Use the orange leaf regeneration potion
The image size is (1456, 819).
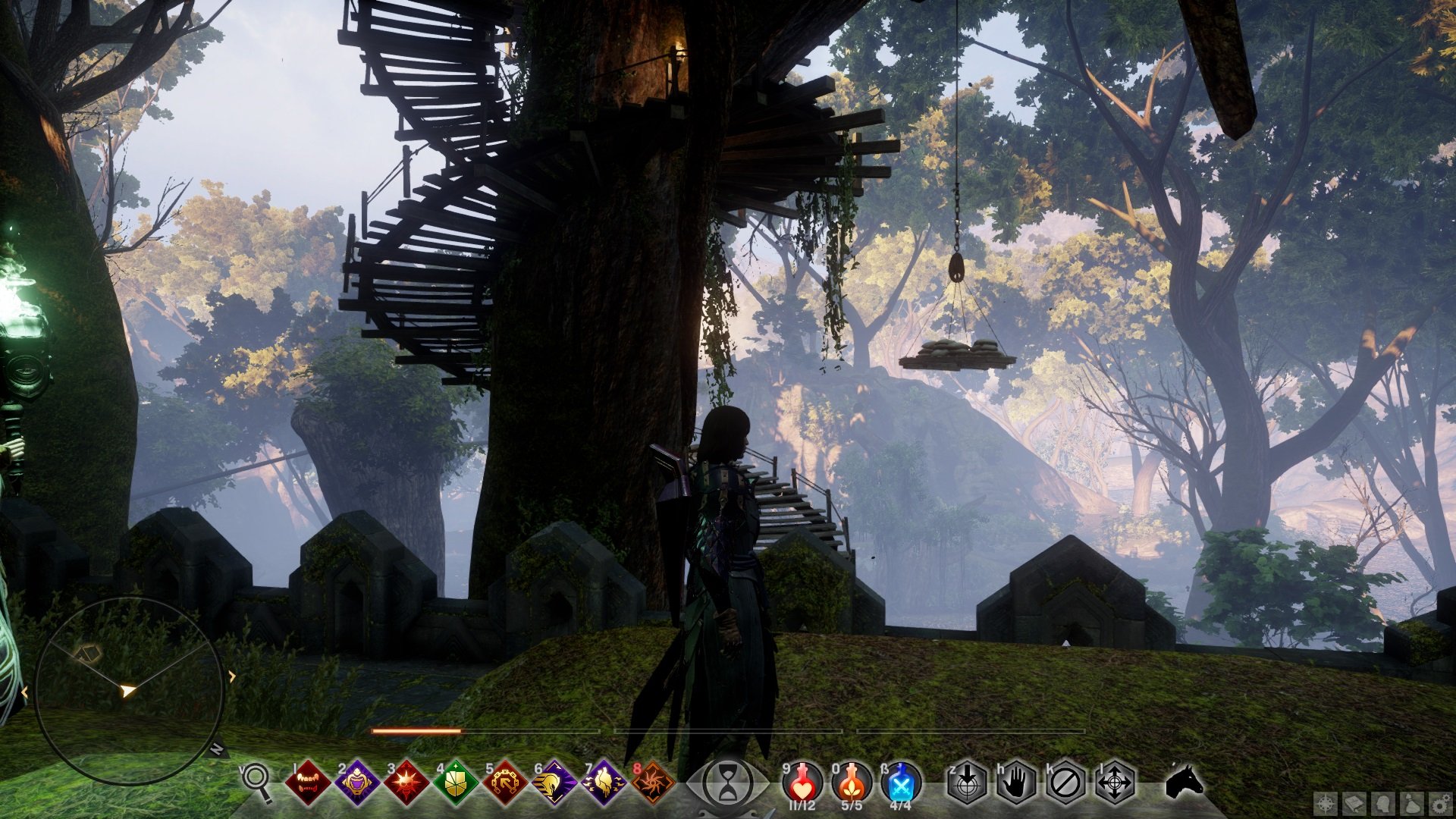[x=852, y=781]
